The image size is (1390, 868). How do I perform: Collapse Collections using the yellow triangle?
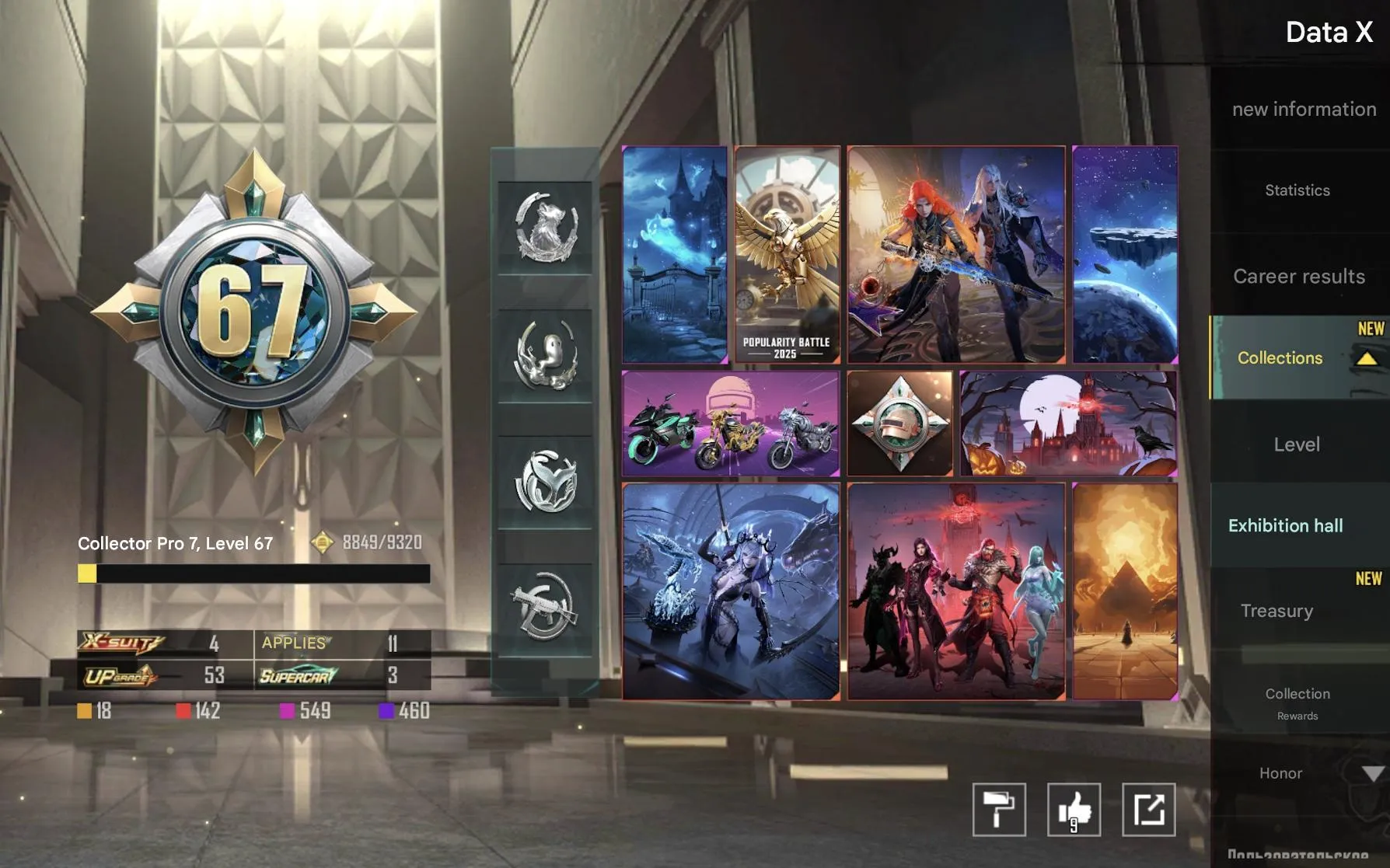[1366, 359]
